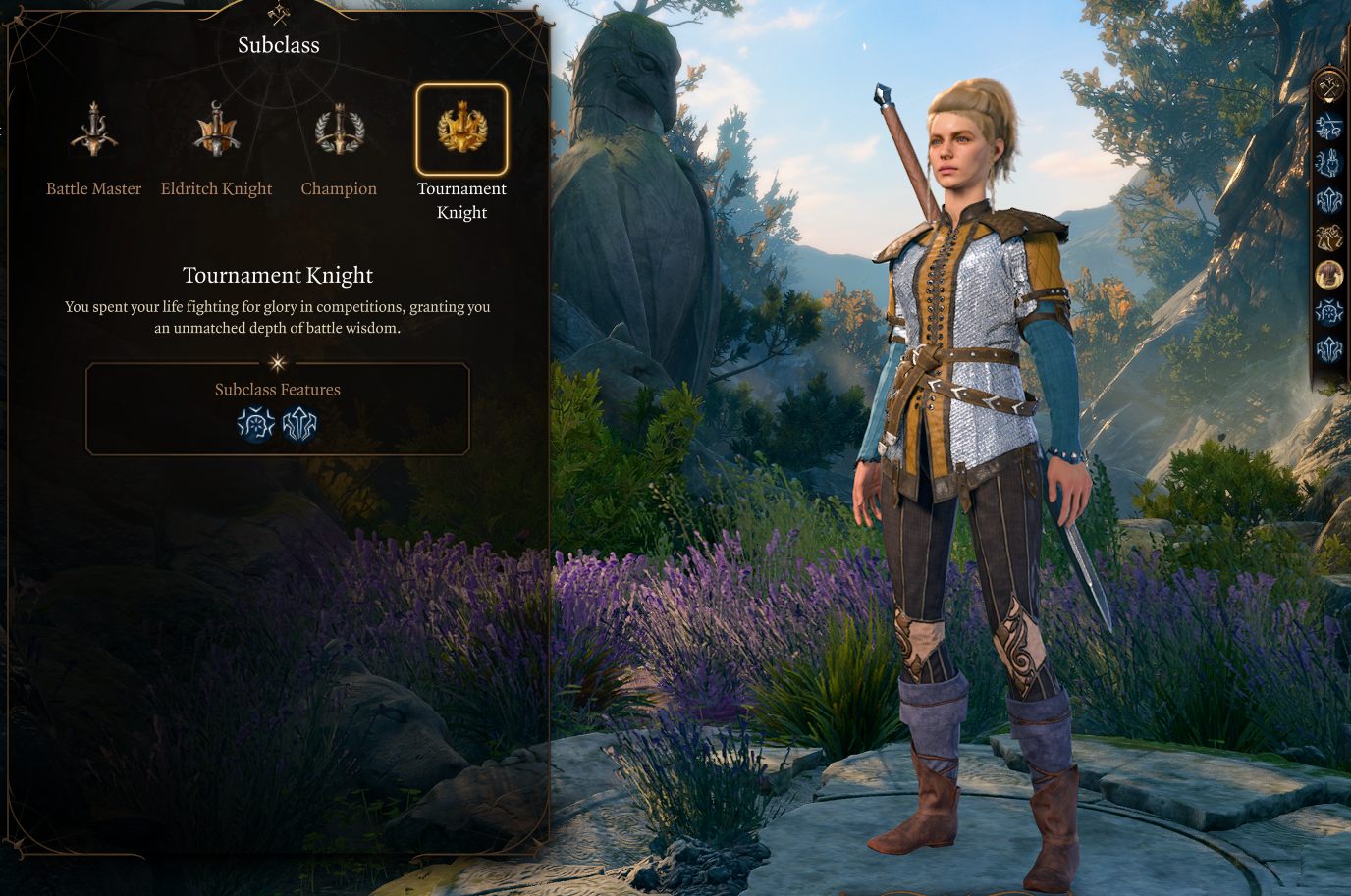
Task: Choose the Eldritch Knight subclass
Action: (216, 131)
